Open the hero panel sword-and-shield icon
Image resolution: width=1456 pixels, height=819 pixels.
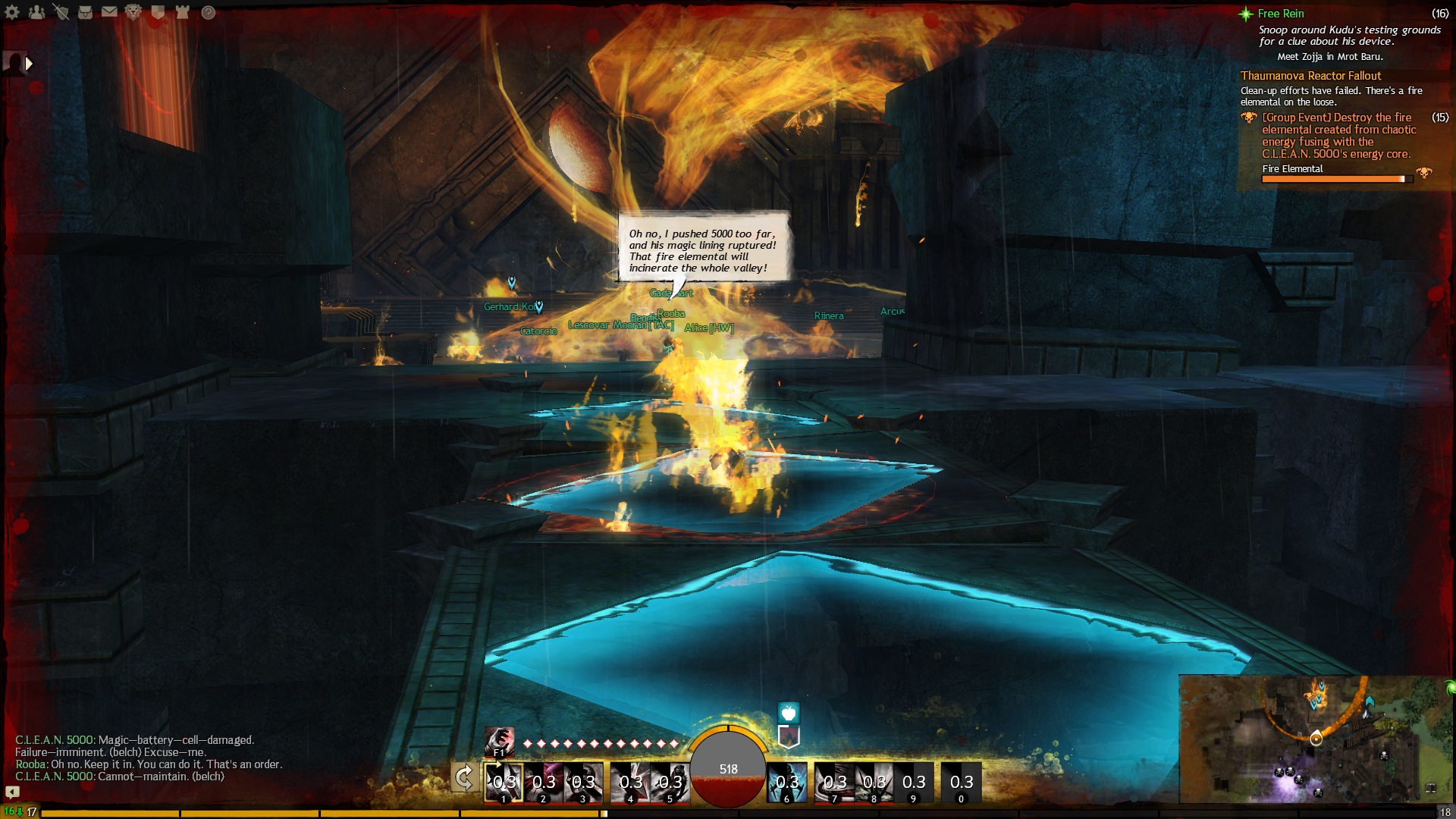pos(61,12)
